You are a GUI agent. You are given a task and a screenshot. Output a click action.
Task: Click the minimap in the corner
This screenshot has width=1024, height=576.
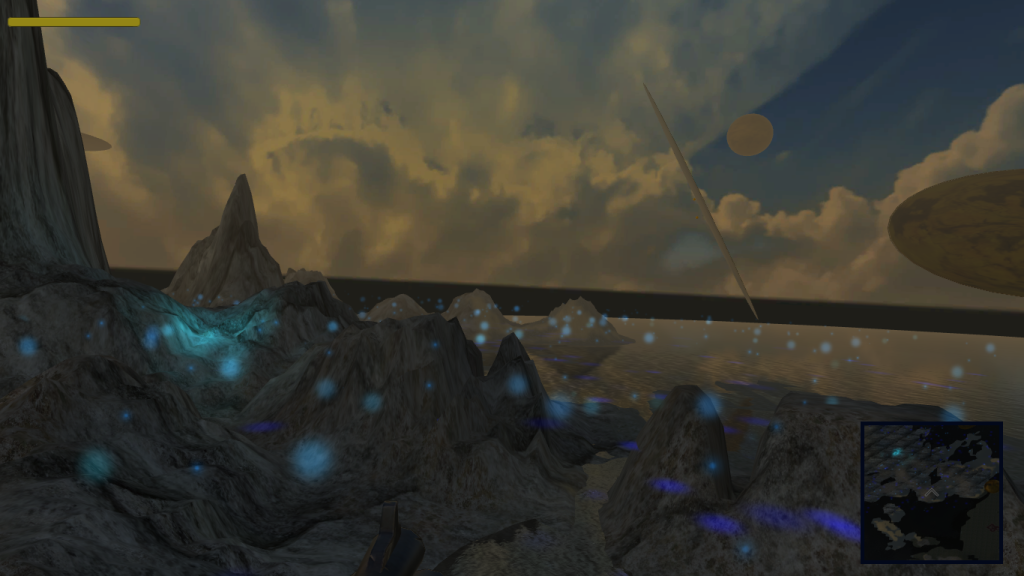932,492
